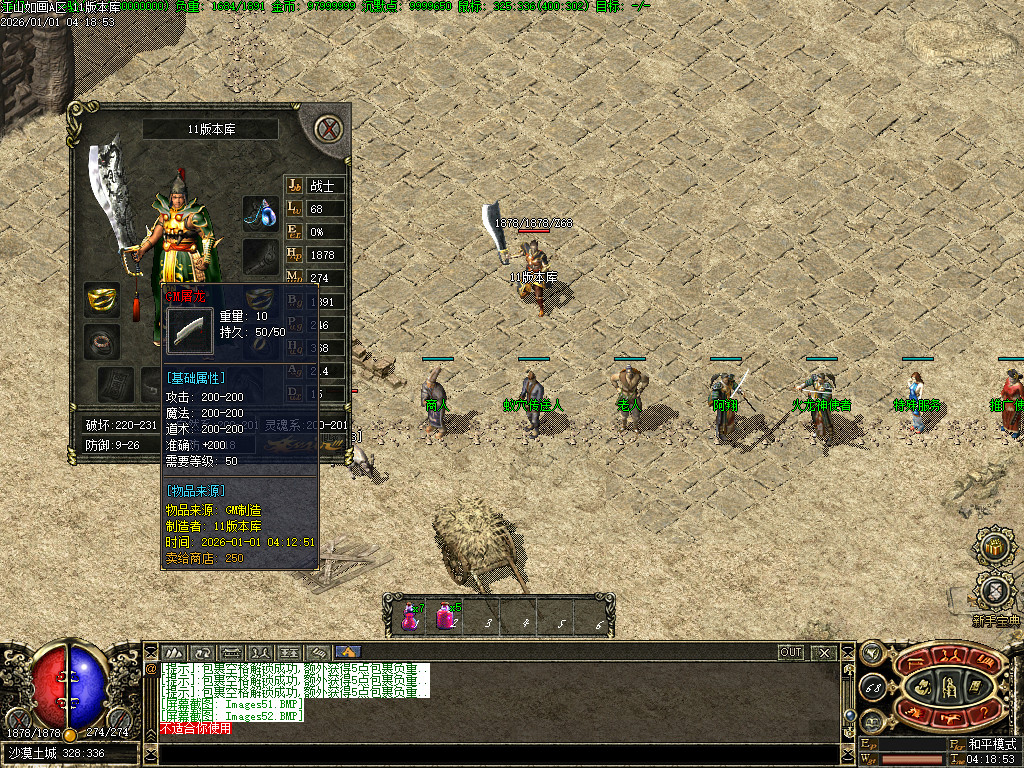1024x768 pixels.
Task: Select the beaded ring equipment slot
Action: [101, 341]
